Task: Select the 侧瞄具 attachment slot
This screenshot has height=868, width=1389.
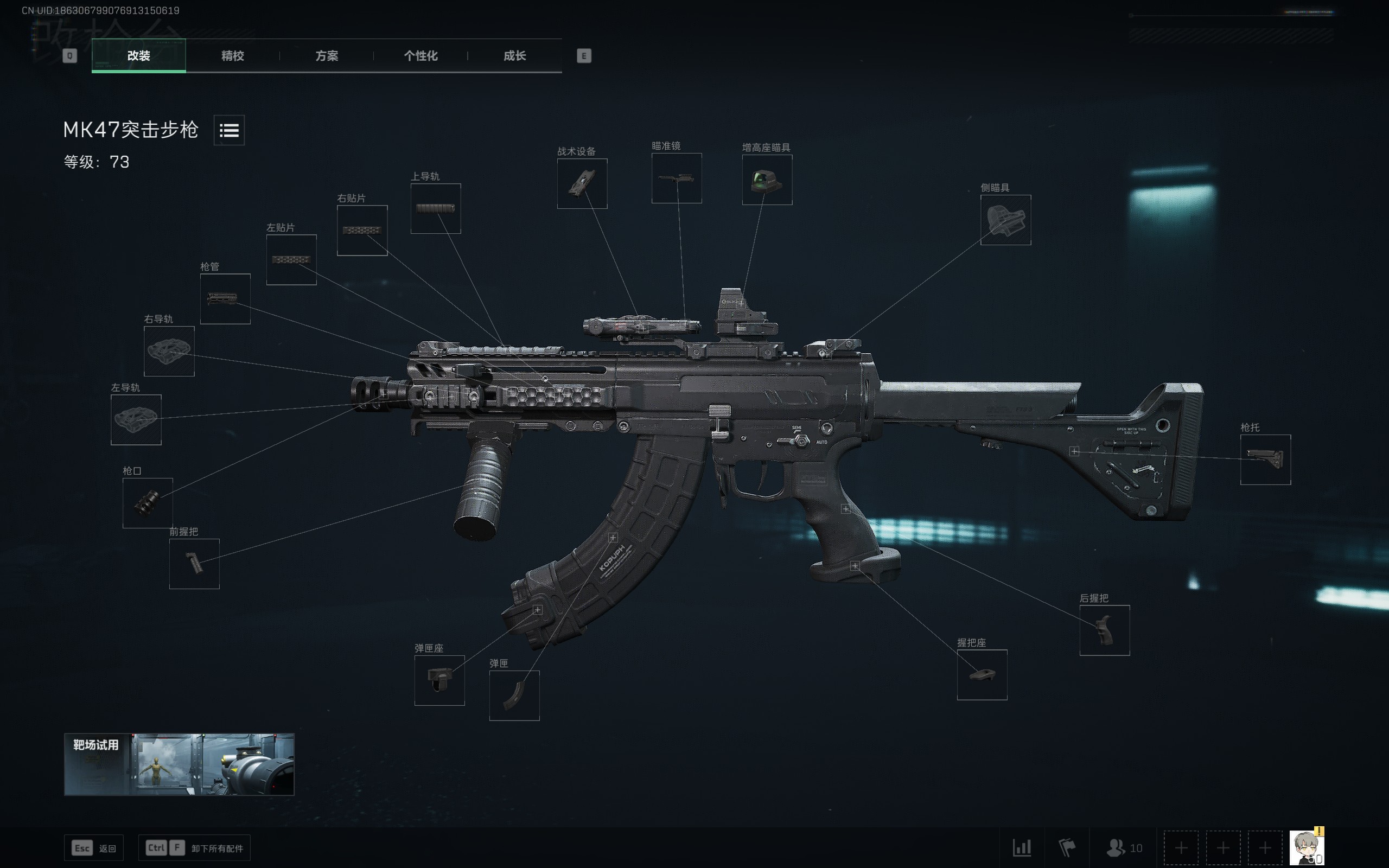Action: [1005, 220]
